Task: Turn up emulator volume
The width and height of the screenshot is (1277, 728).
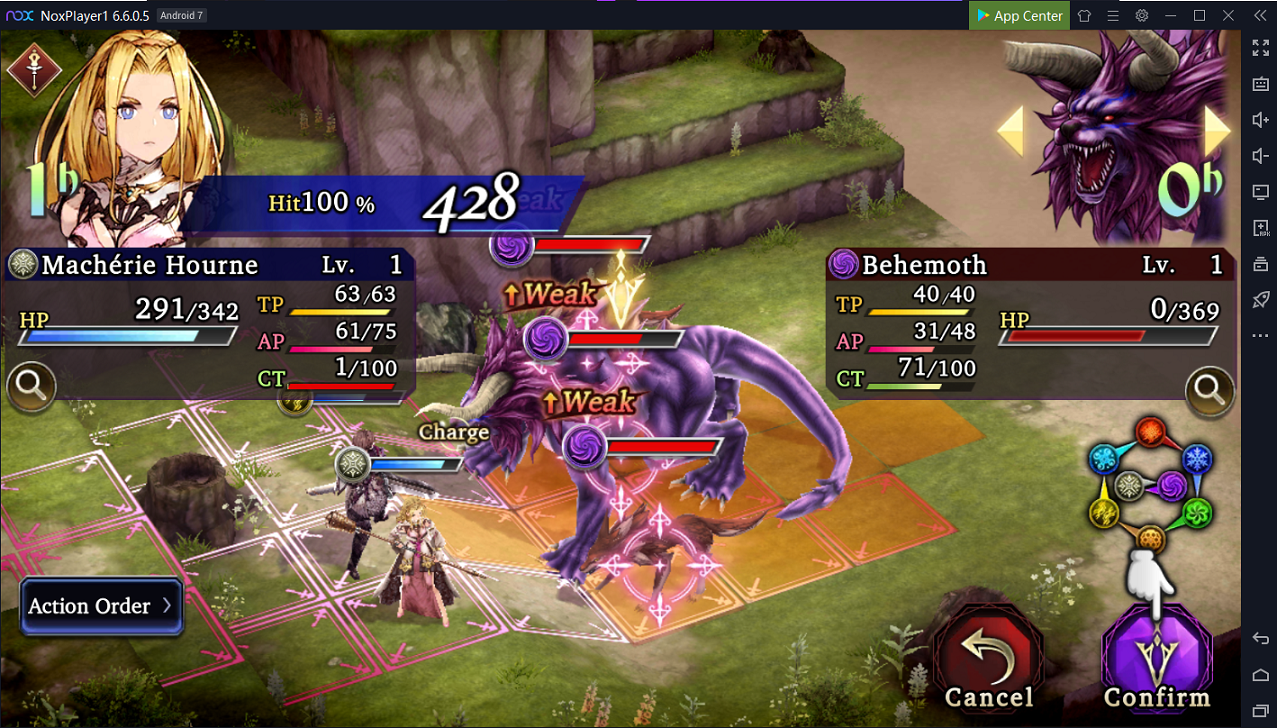Action: [x=1260, y=120]
